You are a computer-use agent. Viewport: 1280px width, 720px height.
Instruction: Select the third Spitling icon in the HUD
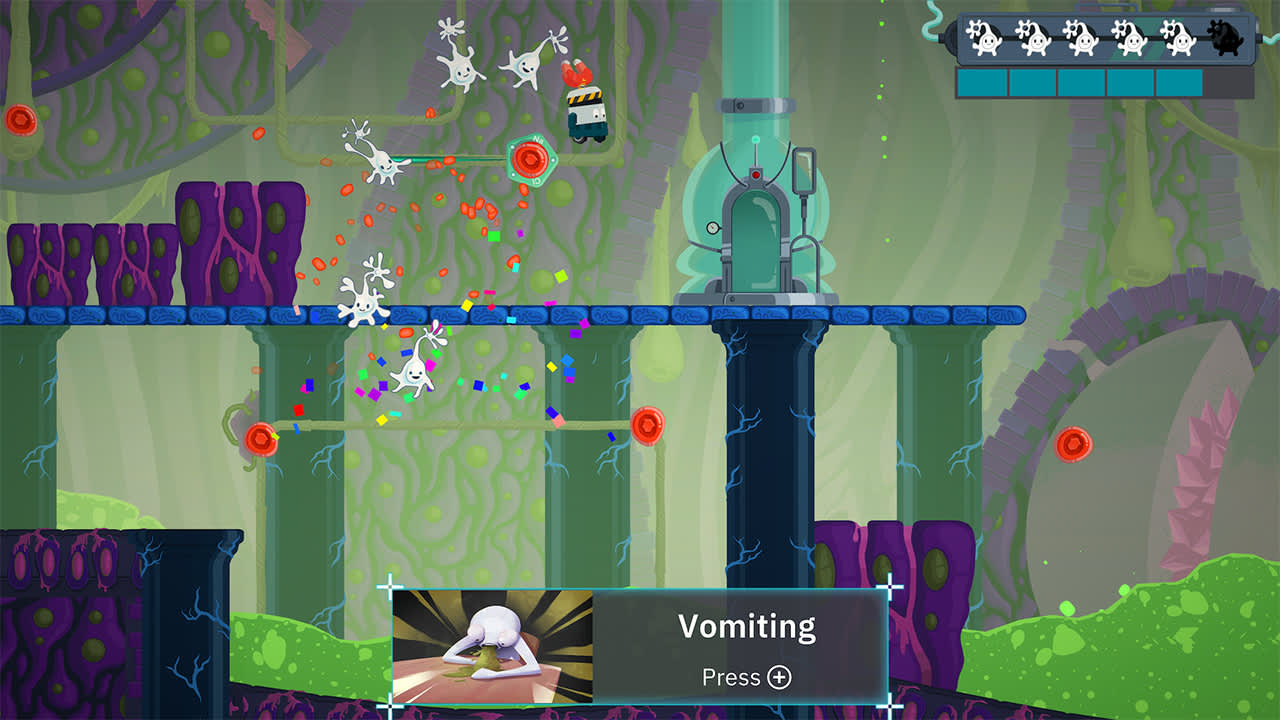(x=1083, y=39)
